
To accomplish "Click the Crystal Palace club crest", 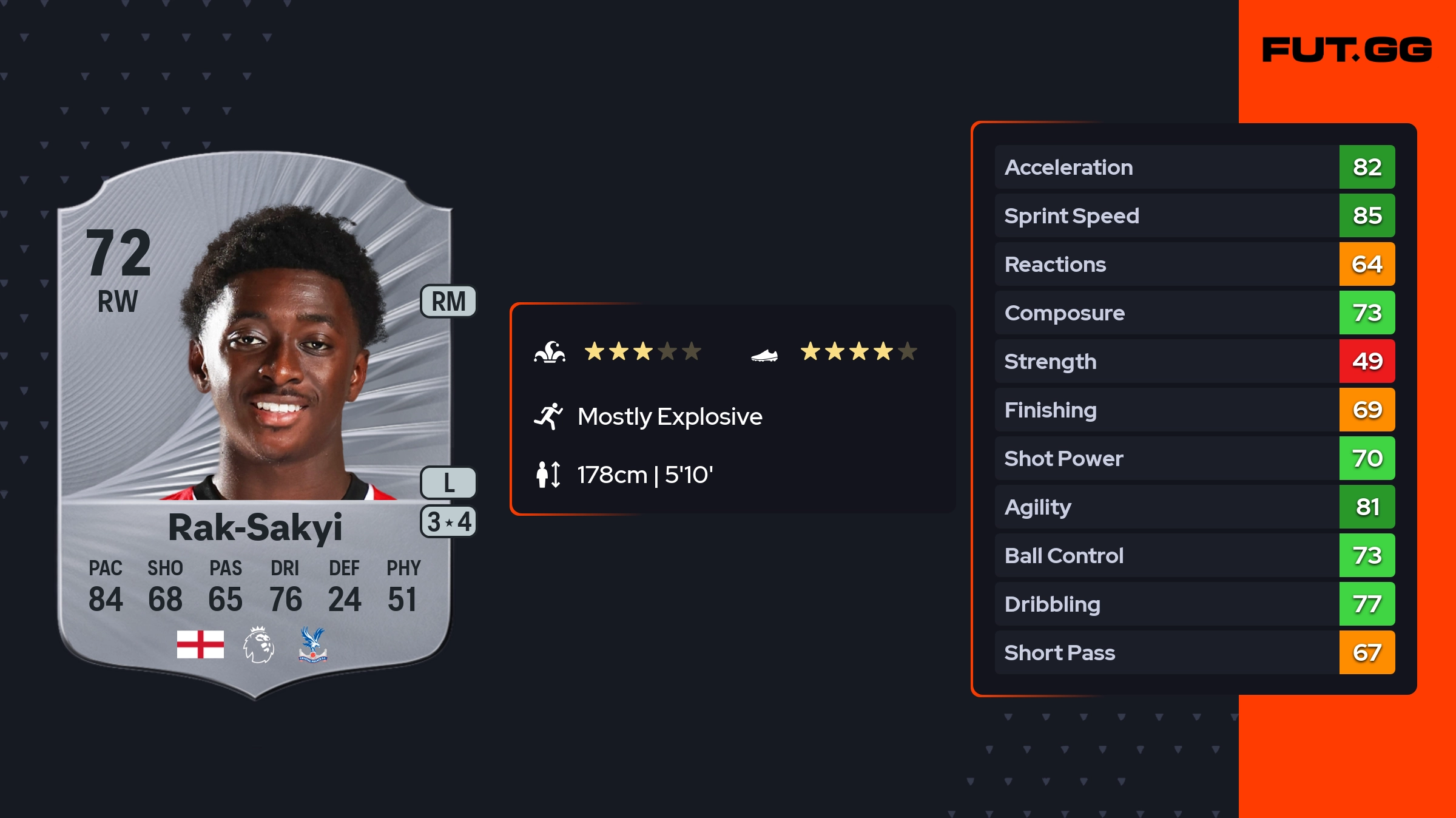I will [x=312, y=644].
